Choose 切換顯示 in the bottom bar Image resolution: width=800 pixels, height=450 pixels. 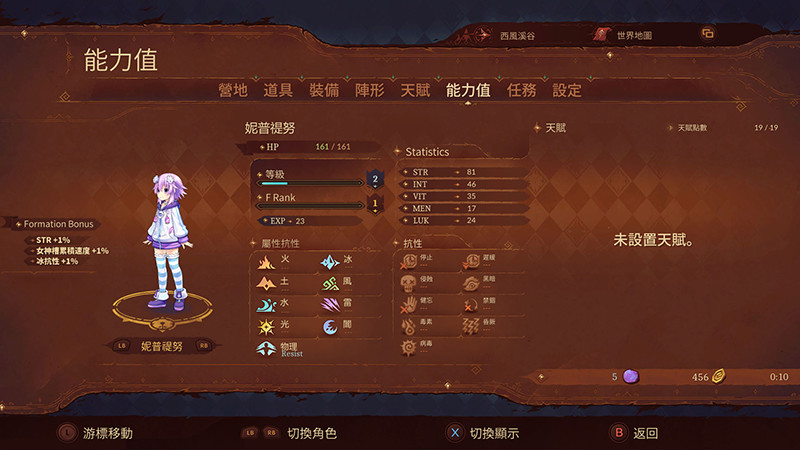click(x=484, y=433)
